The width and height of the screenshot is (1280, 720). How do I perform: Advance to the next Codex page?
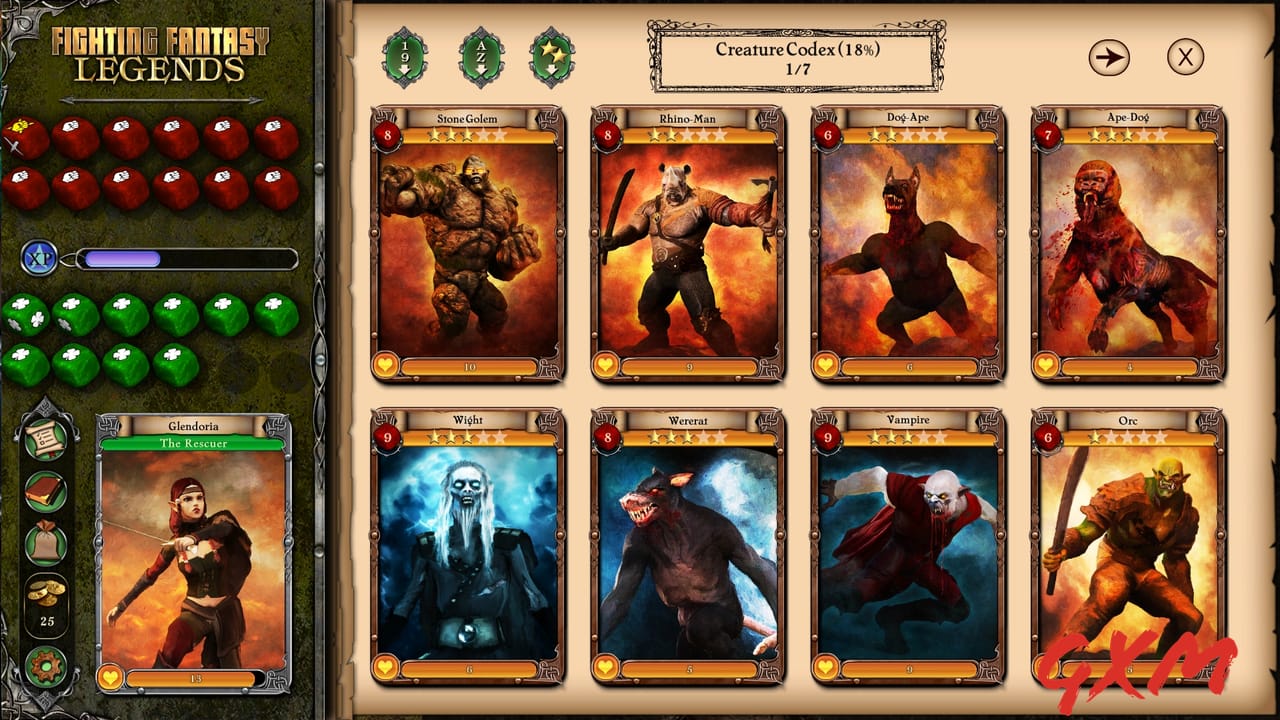pos(1108,56)
